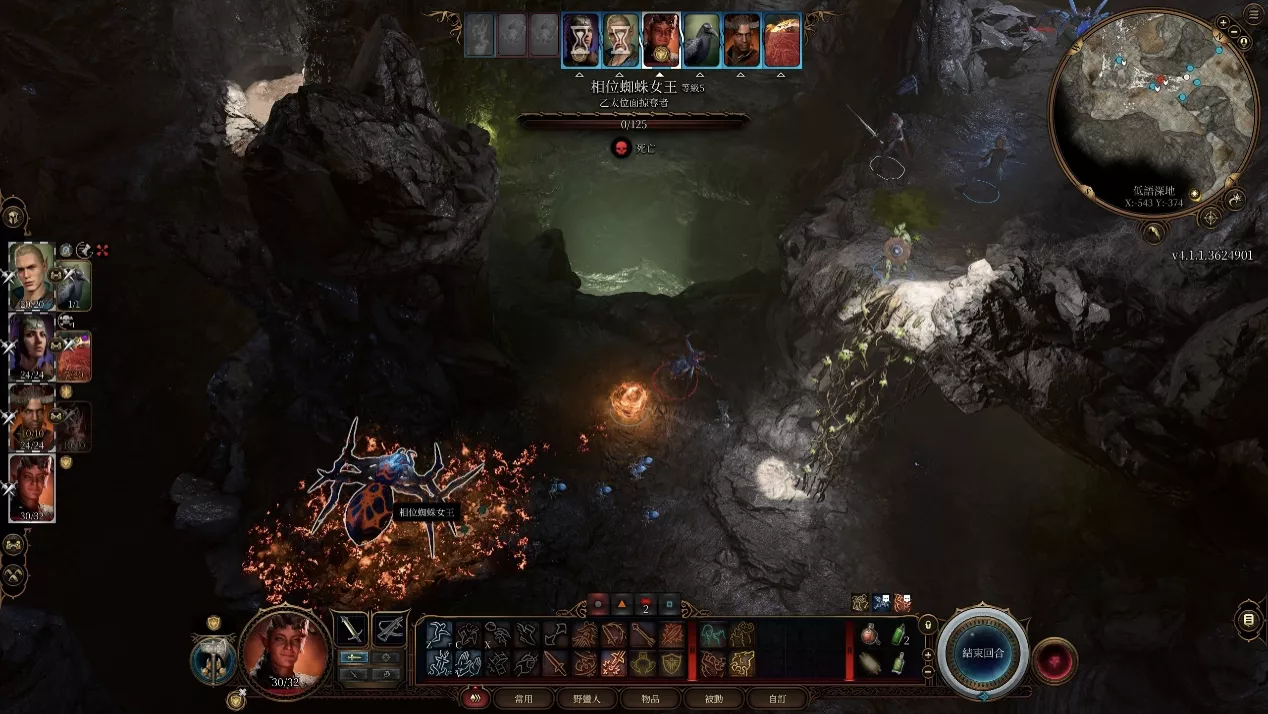Choose the horned tiefling portrait with 24/24

tap(31, 416)
